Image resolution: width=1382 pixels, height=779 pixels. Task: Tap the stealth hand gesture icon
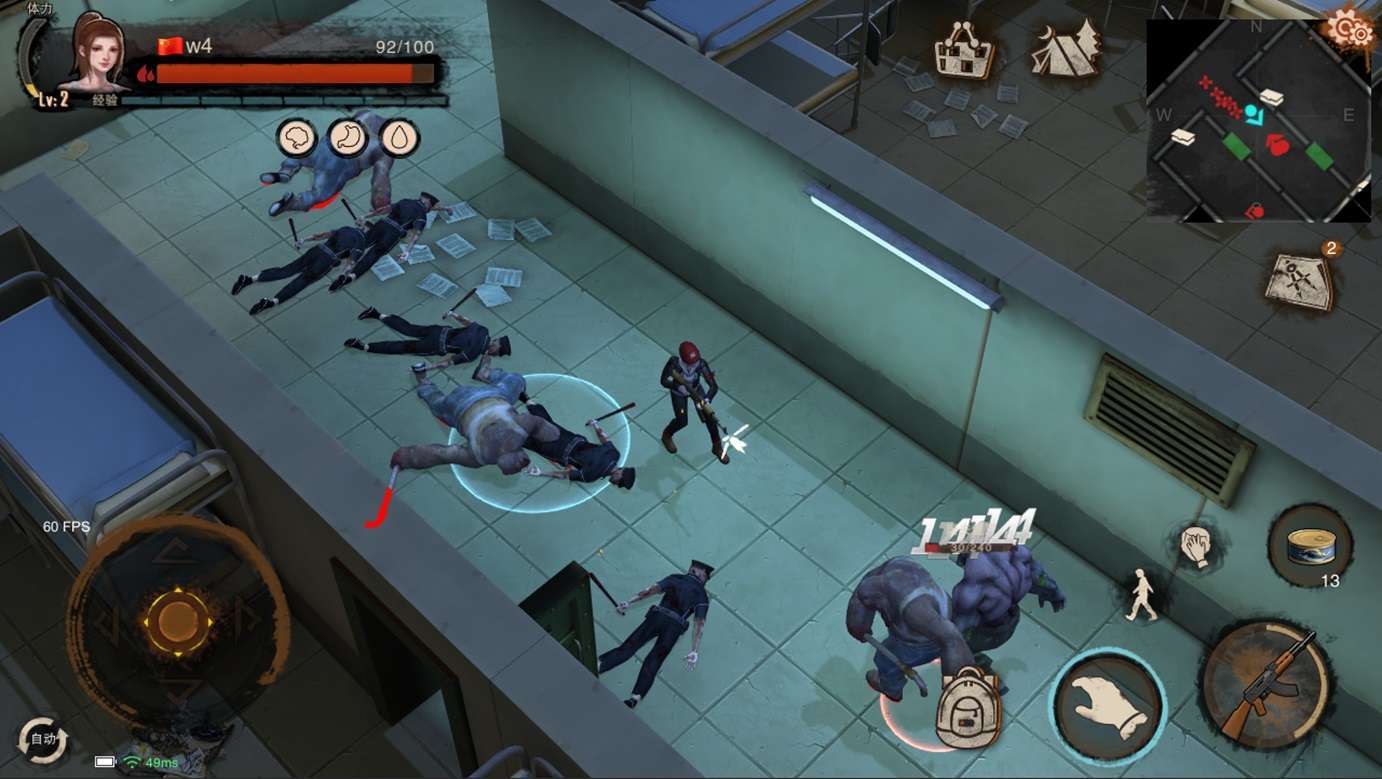(x=1196, y=546)
